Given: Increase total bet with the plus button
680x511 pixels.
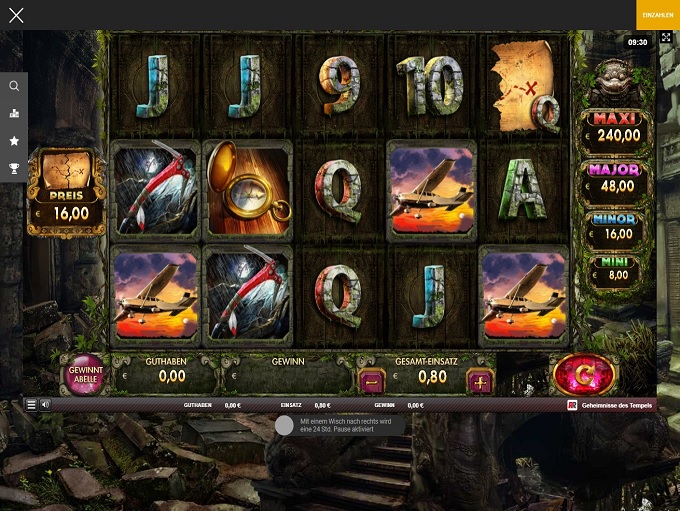Looking at the screenshot, I should 480,381.
